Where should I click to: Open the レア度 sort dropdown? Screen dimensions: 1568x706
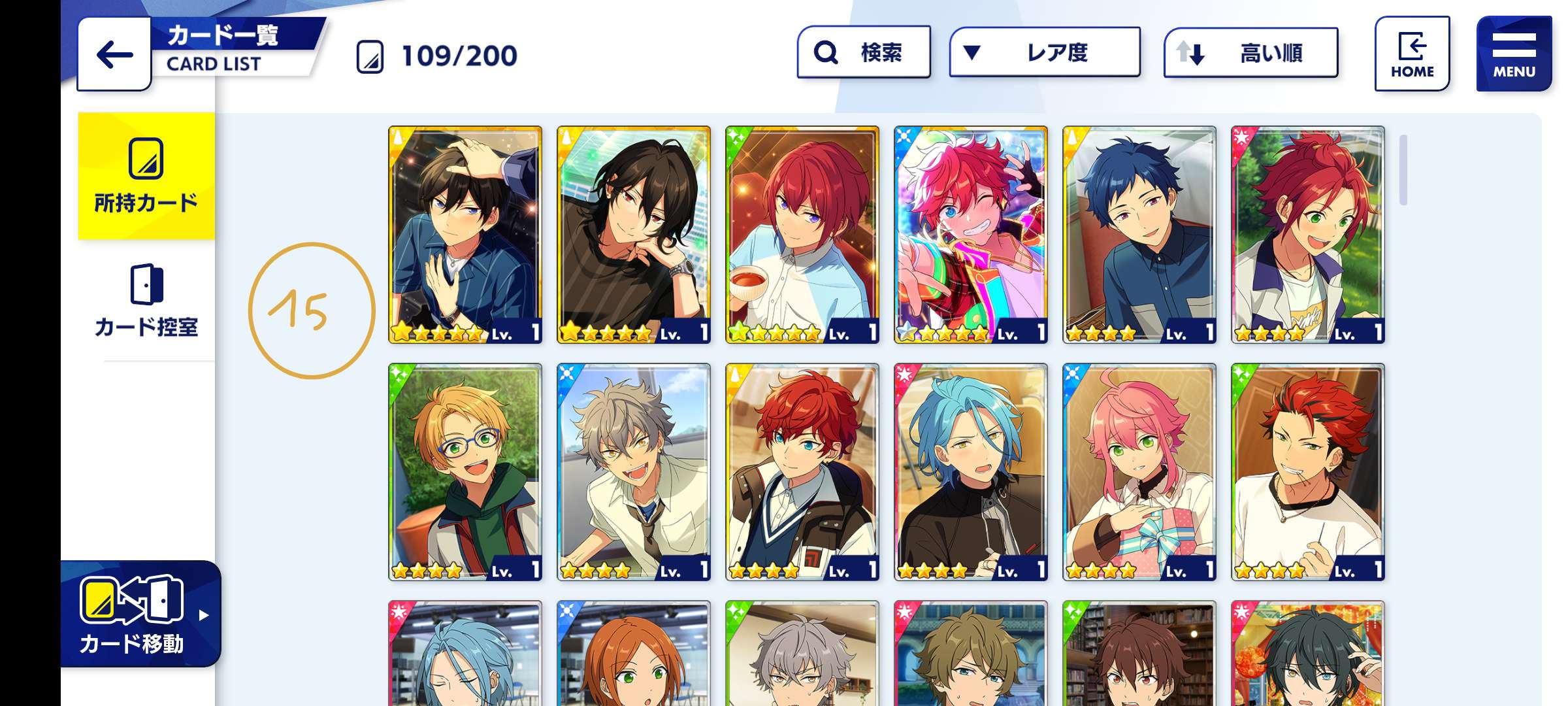point(1044,52)
